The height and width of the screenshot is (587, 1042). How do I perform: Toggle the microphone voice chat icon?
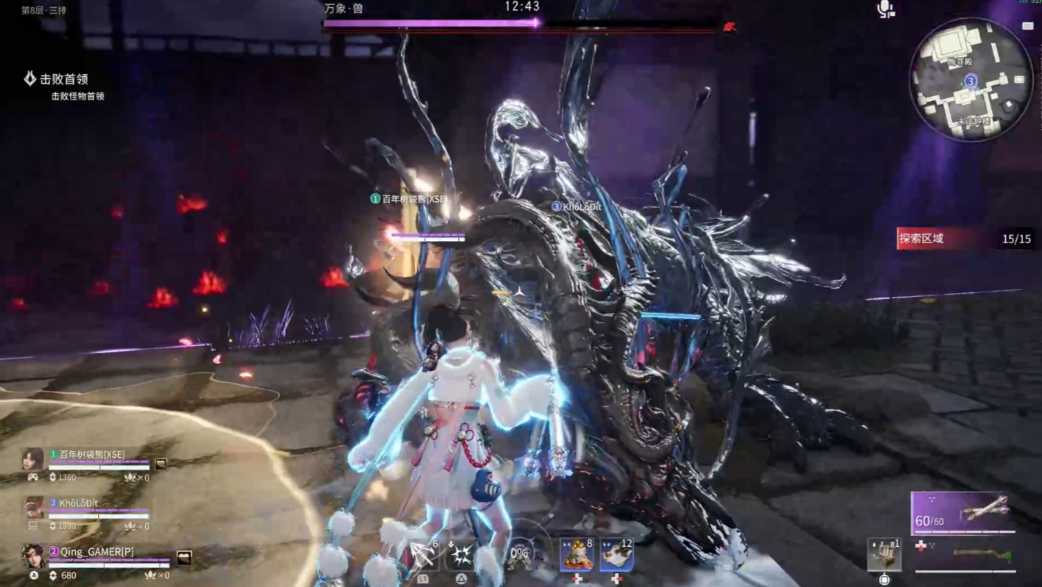[885, 10]
